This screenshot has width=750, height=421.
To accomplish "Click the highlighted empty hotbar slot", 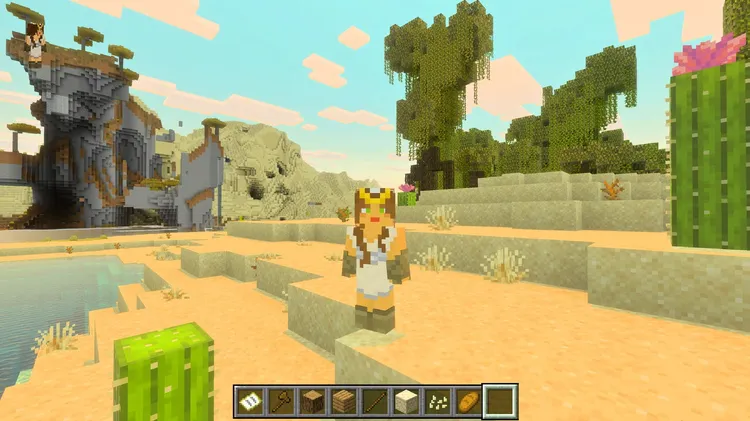I will 499,401.
